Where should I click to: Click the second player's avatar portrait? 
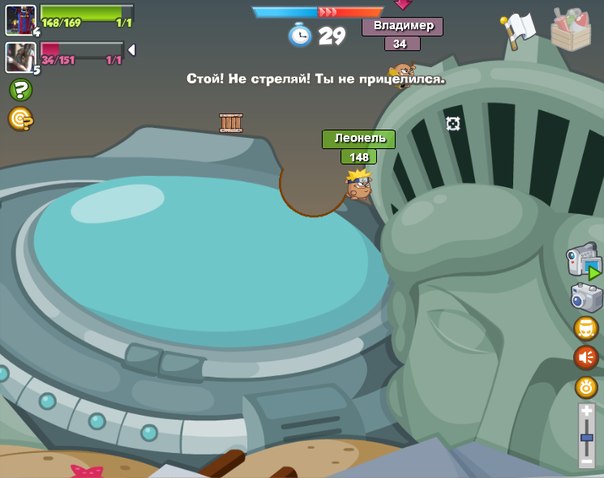(x=20, y=57)
